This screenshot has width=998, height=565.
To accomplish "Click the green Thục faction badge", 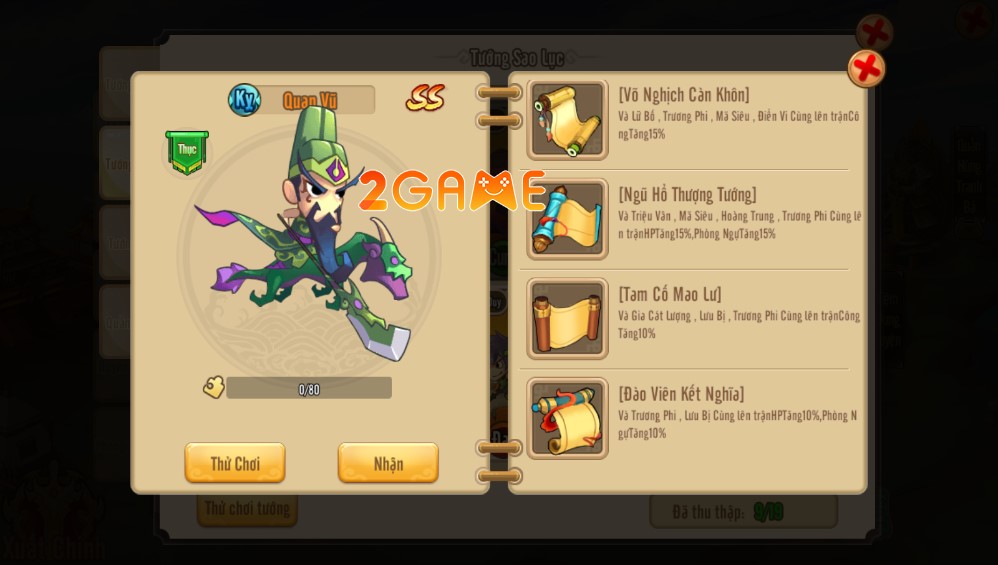I will click(x=187, y=151).
